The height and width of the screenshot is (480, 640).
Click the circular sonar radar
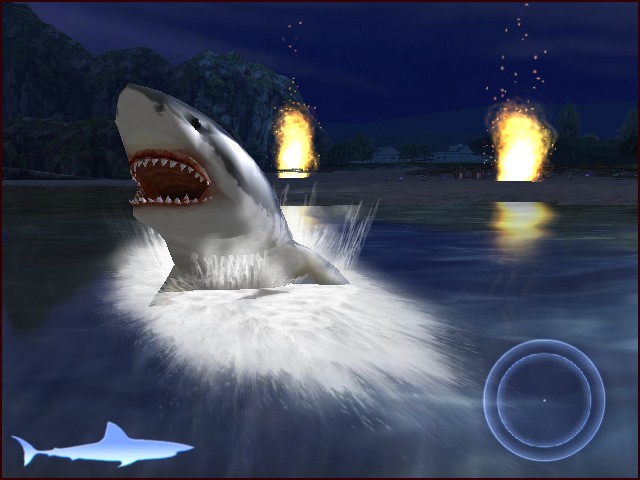pyautogui.click(x=544, y=400)
